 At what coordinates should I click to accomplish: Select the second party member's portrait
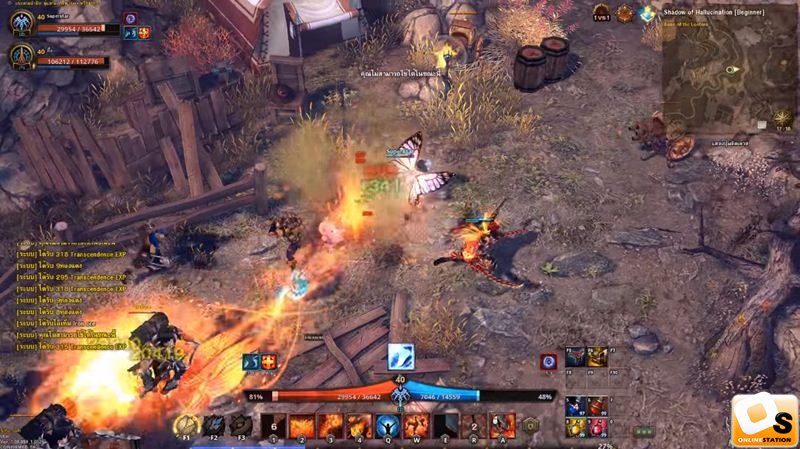click(x=22, y=56)
